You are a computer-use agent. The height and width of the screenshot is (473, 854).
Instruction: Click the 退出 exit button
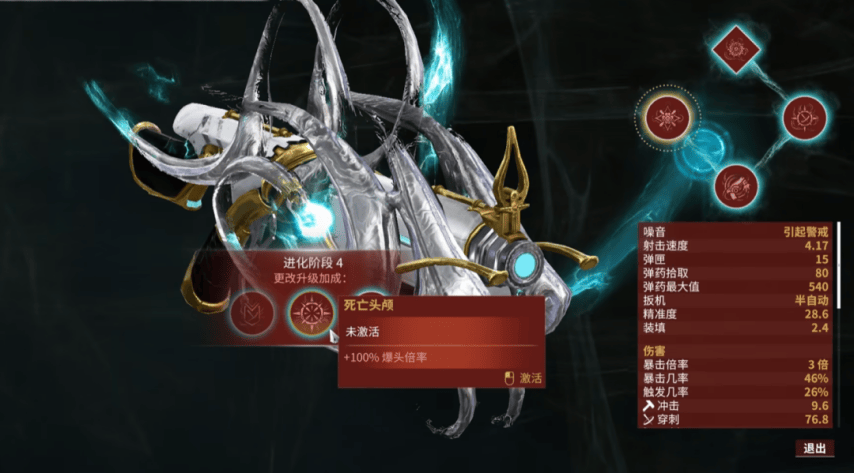pos(815,448)
